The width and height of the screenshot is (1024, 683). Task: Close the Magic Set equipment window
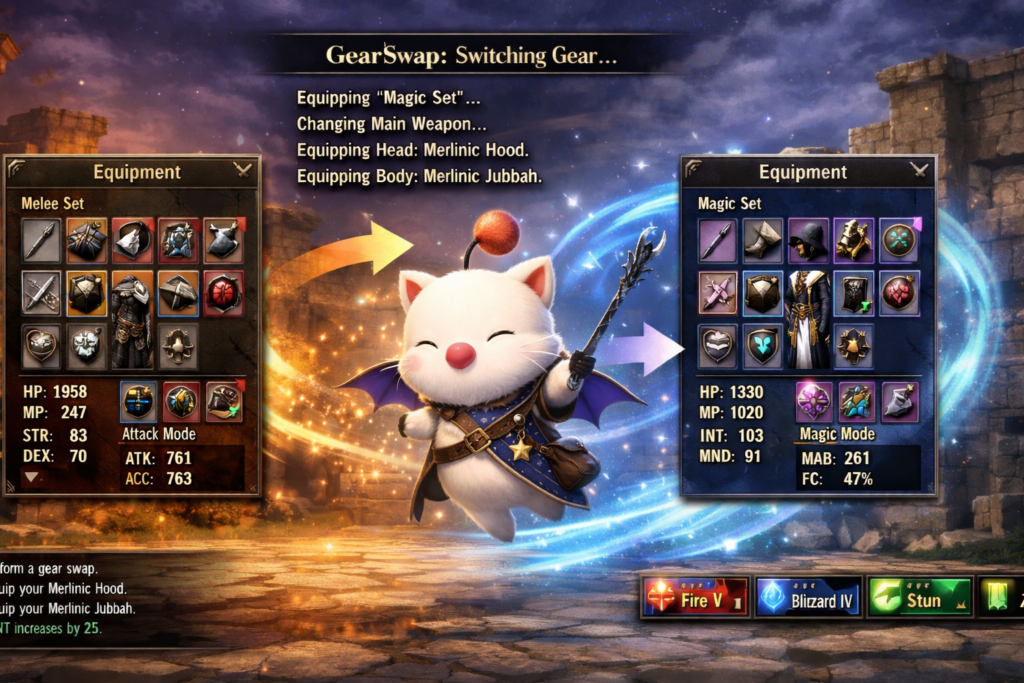[x=917, y=170]
